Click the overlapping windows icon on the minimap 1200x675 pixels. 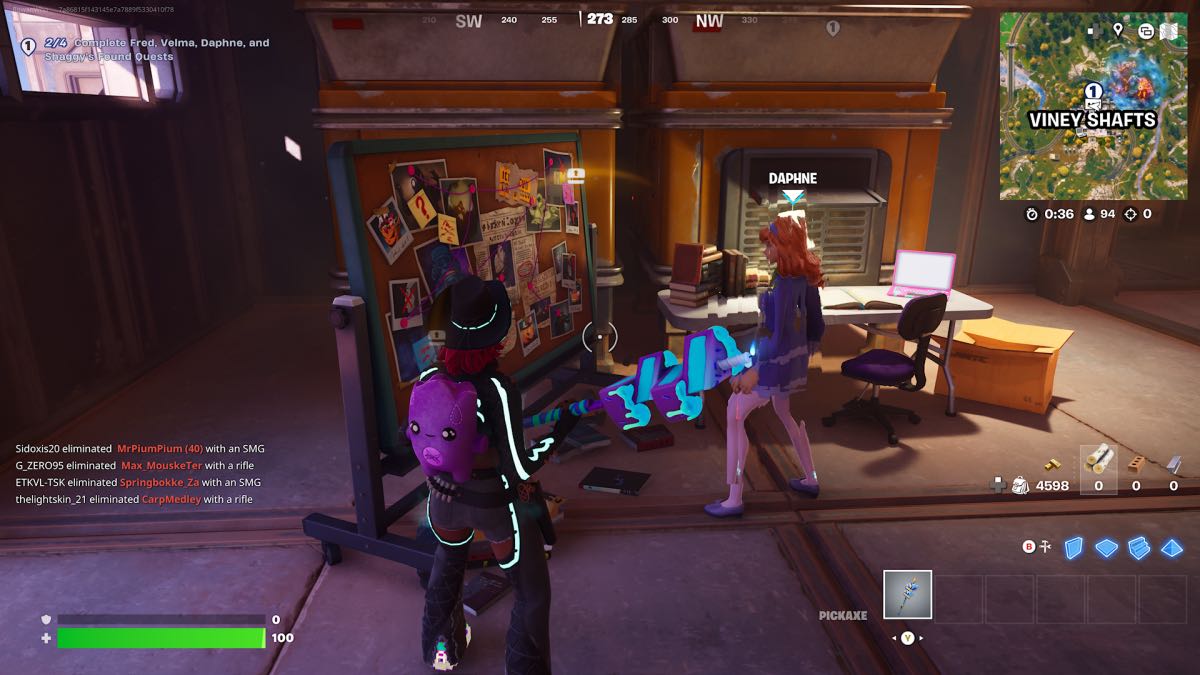[1145, 31]
